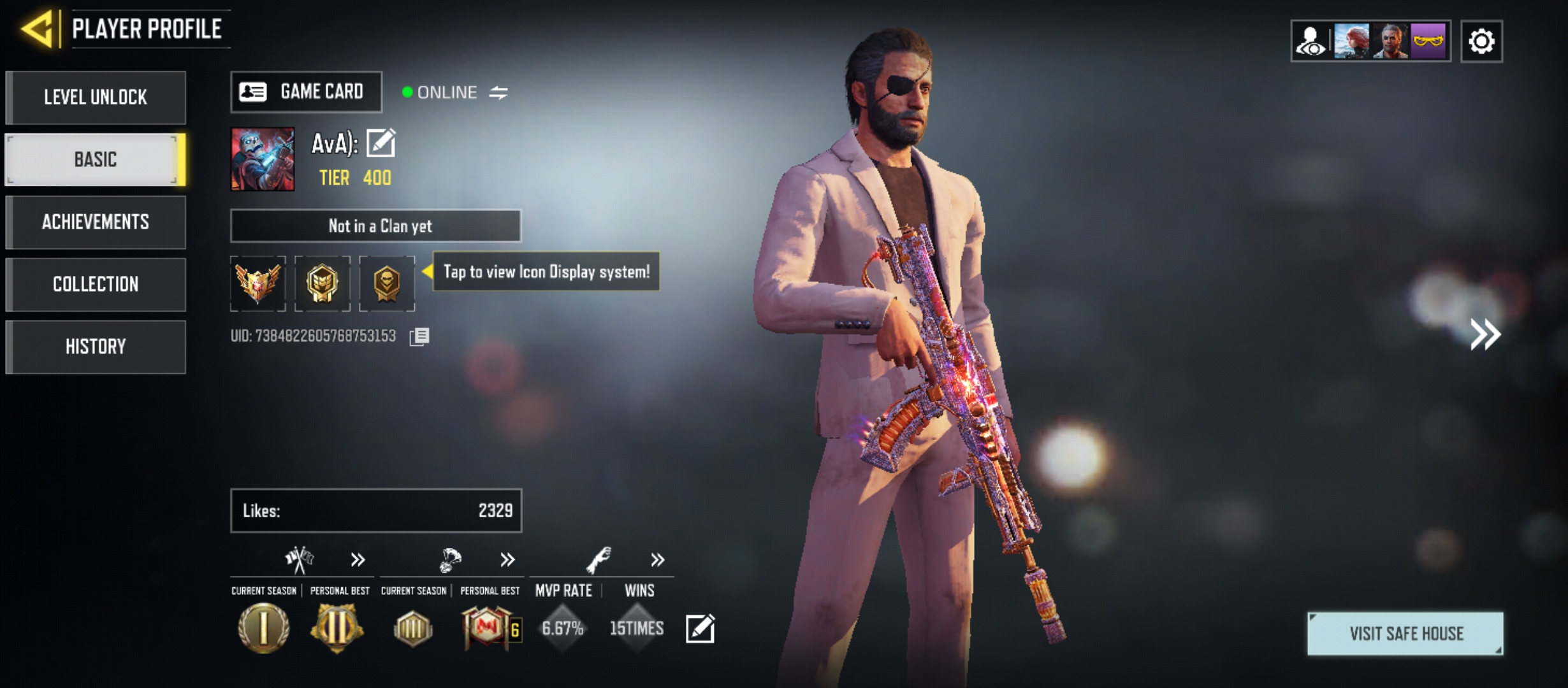Open the Level Unlock tab
The width and height of the screenshot is (1568, 688).
96,97
